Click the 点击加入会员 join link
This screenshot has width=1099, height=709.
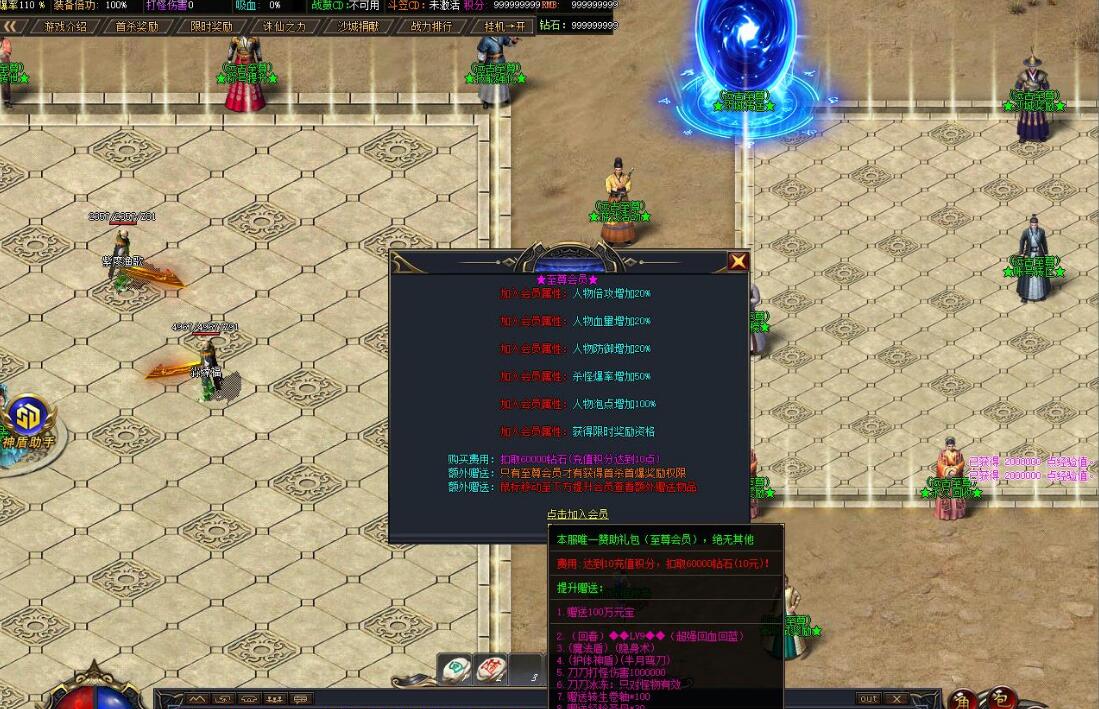(x=577, y=514)
